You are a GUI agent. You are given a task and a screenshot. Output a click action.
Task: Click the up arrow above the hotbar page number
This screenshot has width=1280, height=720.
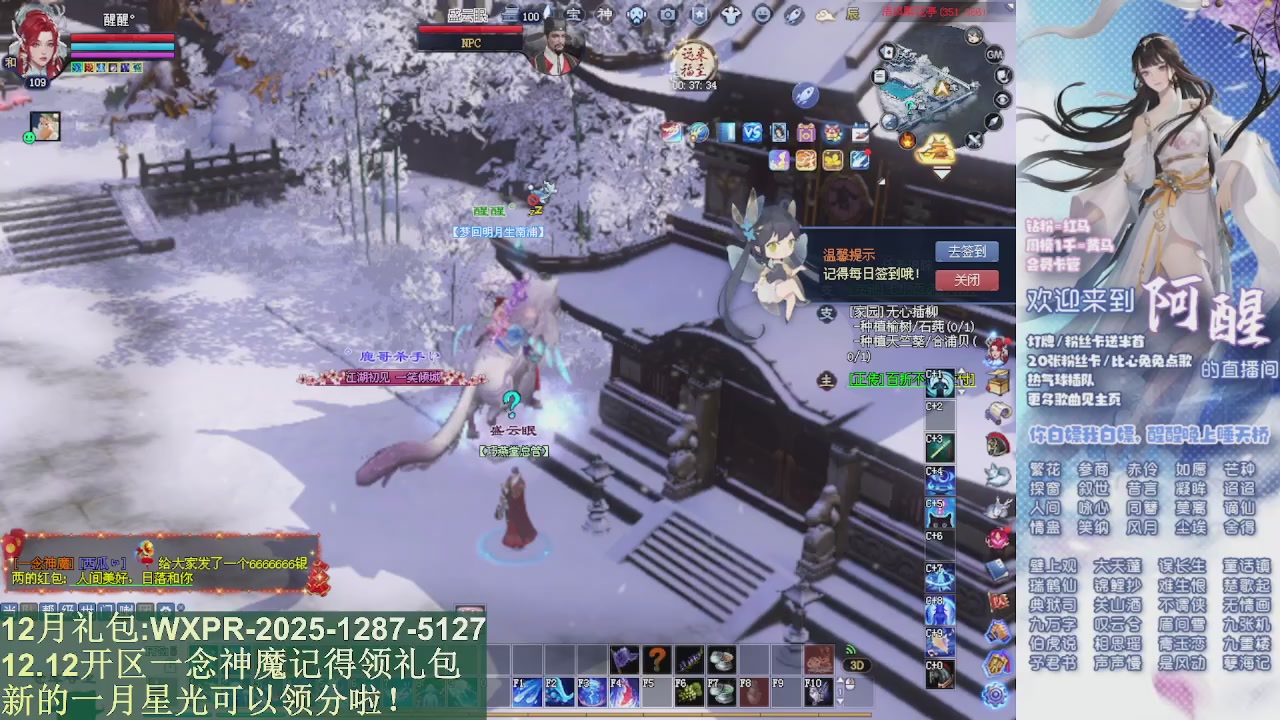tap(839, 679)
